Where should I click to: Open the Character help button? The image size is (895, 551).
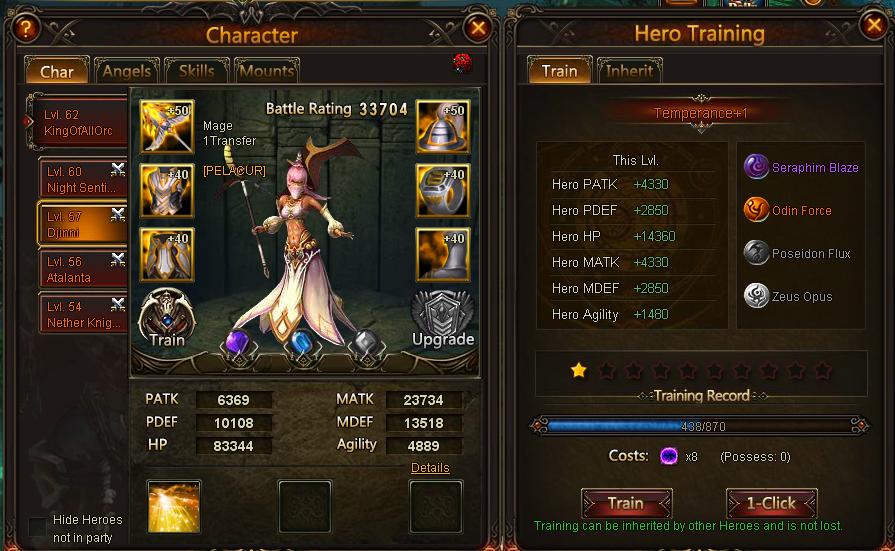pyautogui.click(x=24, y=29)
